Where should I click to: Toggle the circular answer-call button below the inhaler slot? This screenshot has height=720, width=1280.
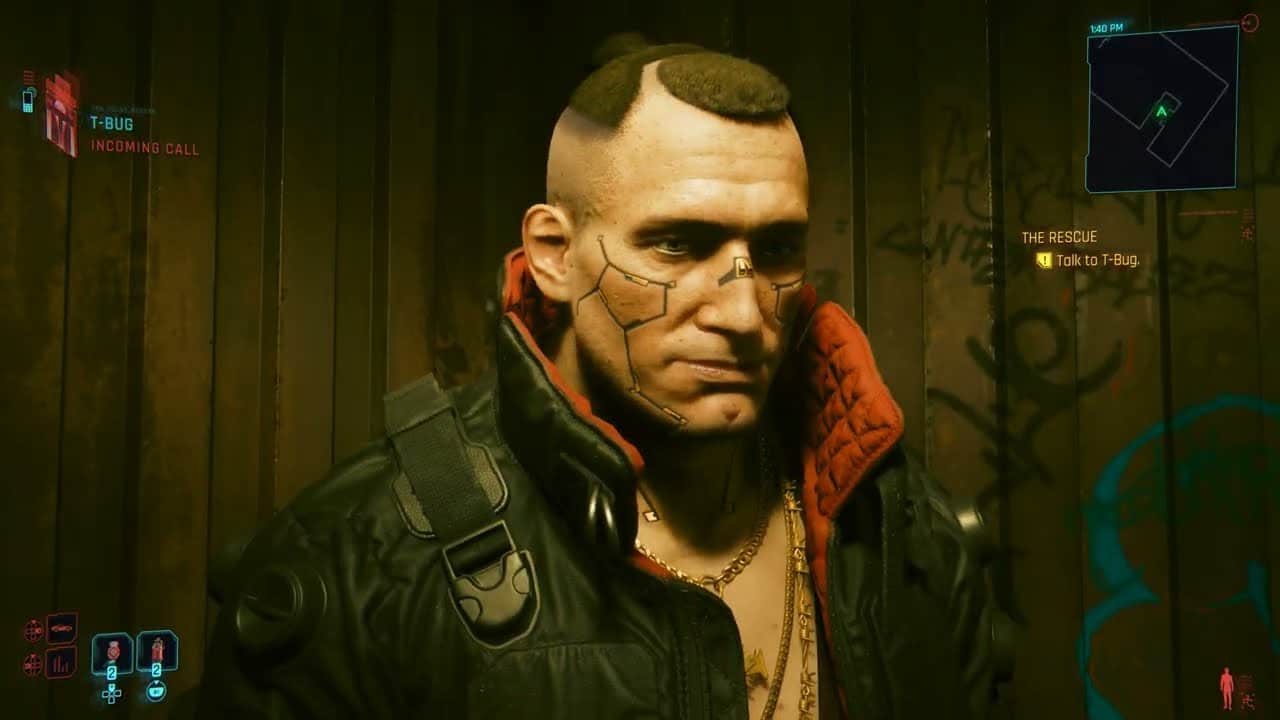click(155, 691)
